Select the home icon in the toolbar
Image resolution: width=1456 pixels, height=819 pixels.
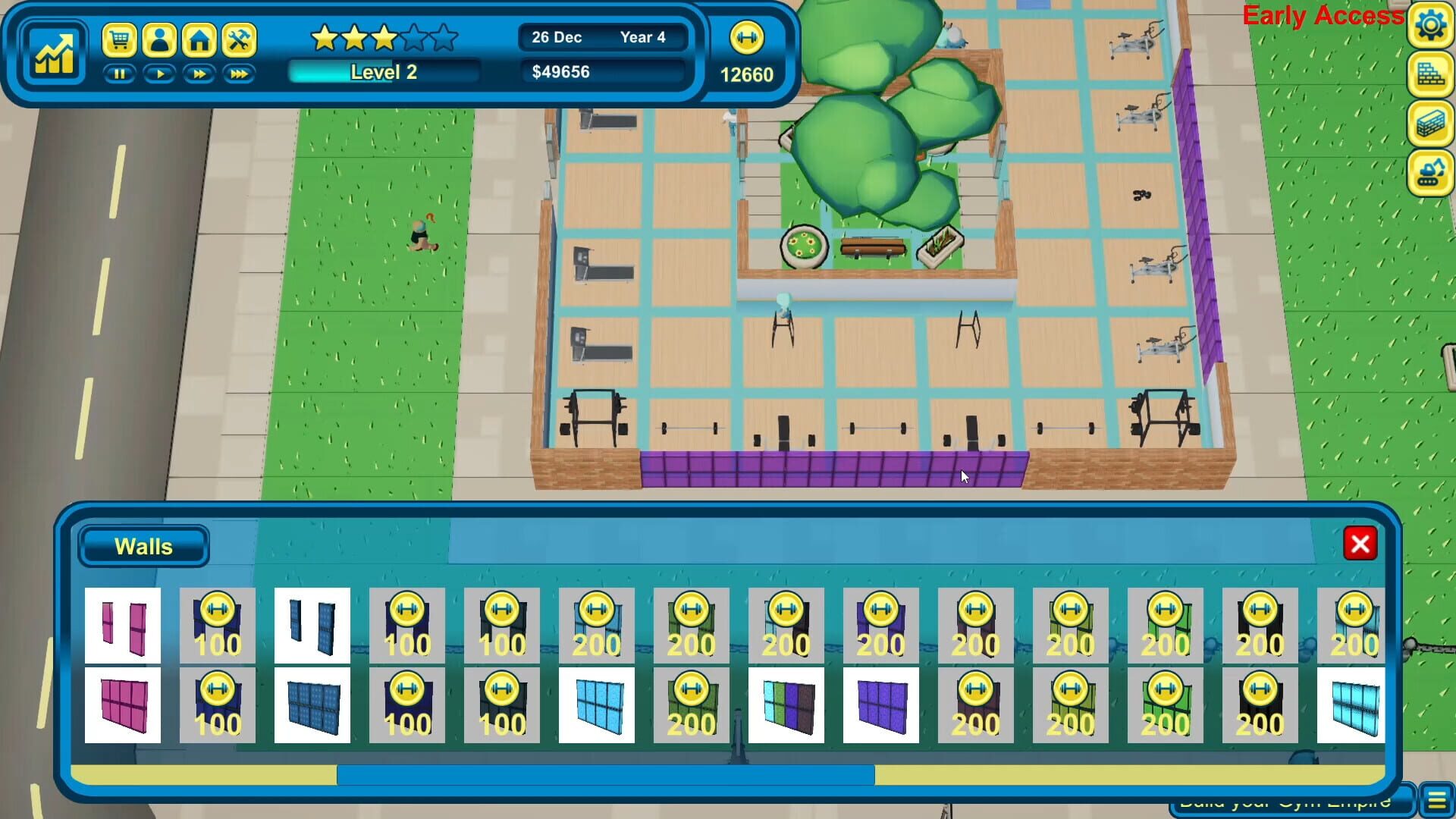pos(199,41)
